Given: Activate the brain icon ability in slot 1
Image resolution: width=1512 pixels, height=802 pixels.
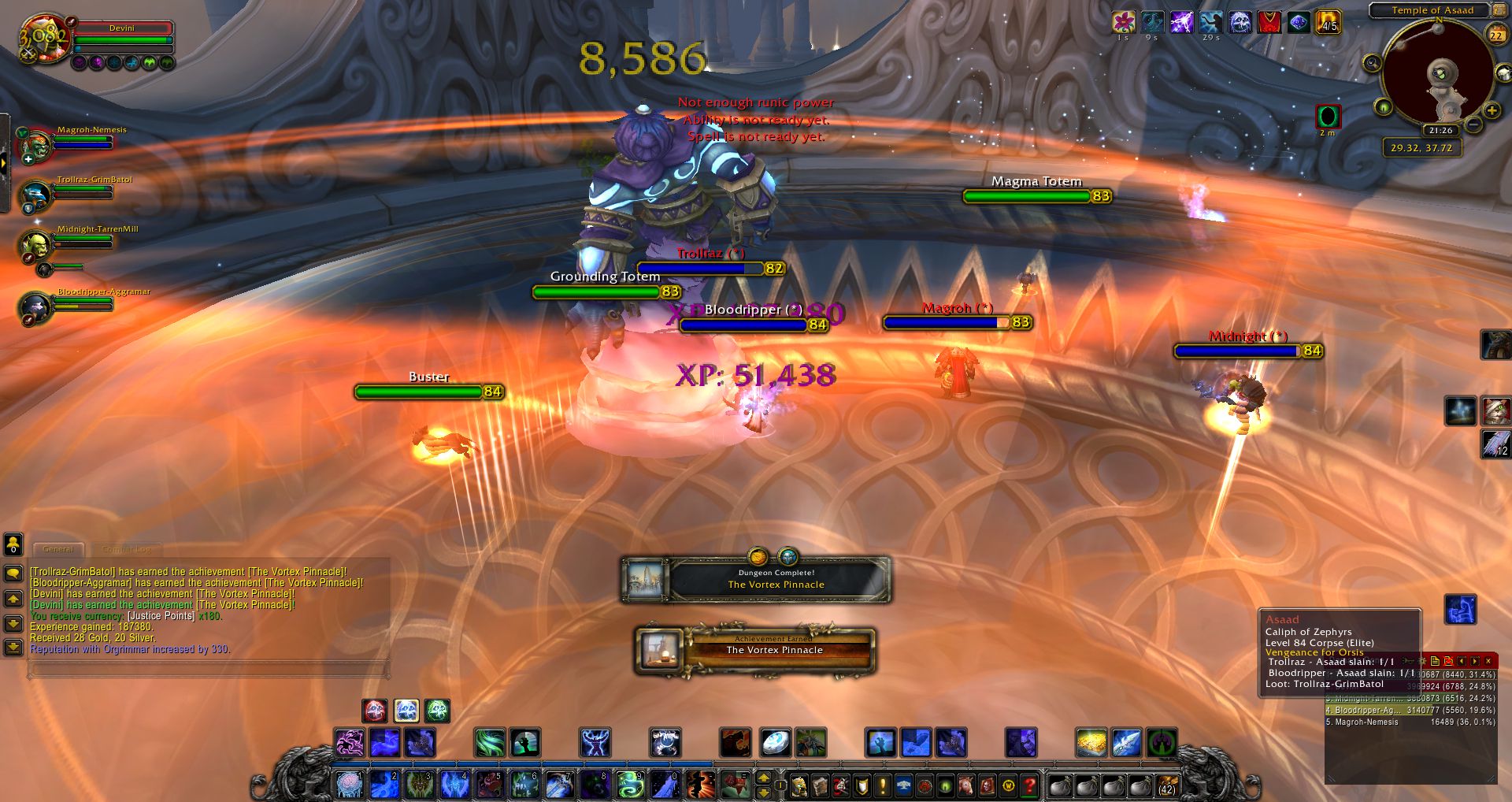Looking at the screenshot, I should pos(349,785).
